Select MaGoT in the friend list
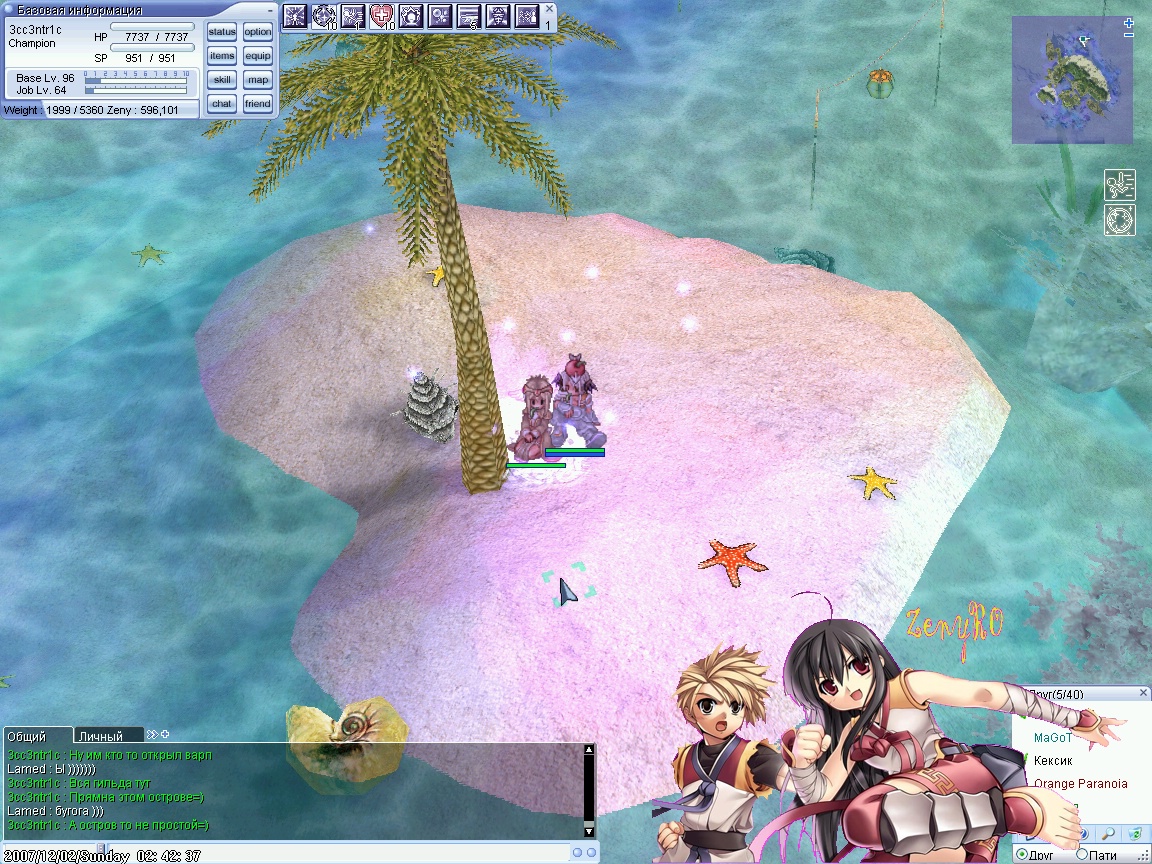Viewport: 1152px width, 864px height. tap(1052, 738)
